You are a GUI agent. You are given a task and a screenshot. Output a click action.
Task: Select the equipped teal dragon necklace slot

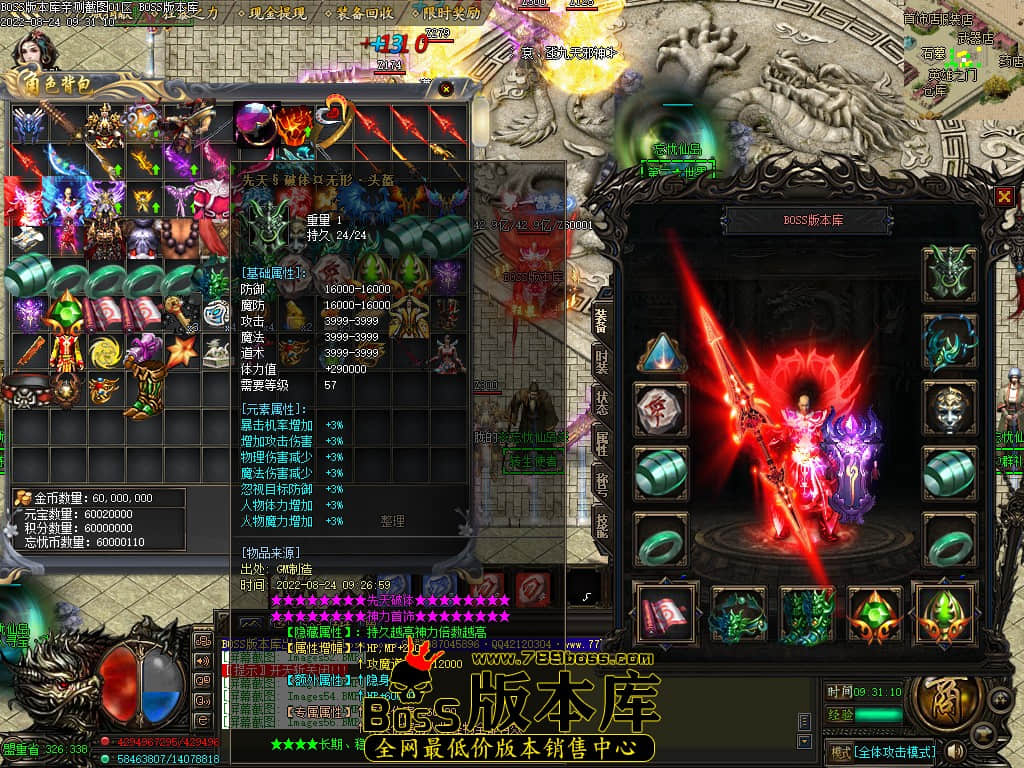pyautogui.click(x=948, y=342)
